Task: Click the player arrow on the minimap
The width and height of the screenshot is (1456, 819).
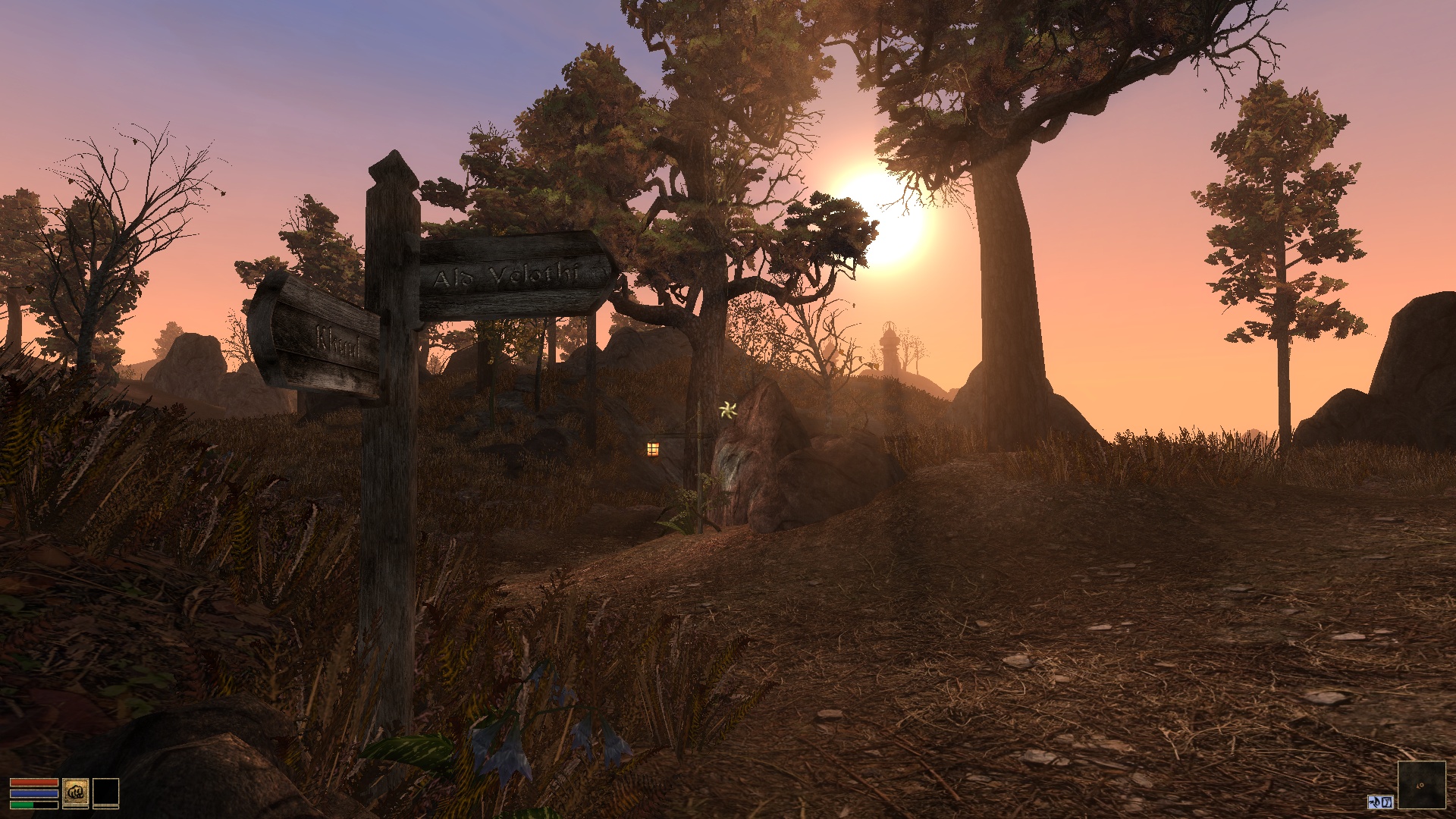Action: pyautogui.click(x=1420, y=787)
